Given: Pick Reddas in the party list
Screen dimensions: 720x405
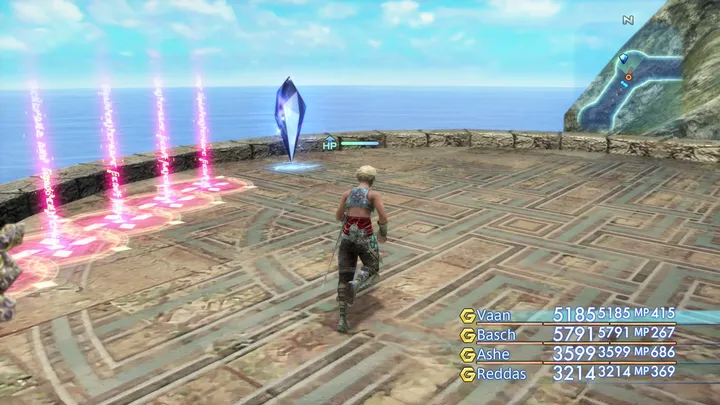Looking at the screenshot, I should (x=500, y=373).
